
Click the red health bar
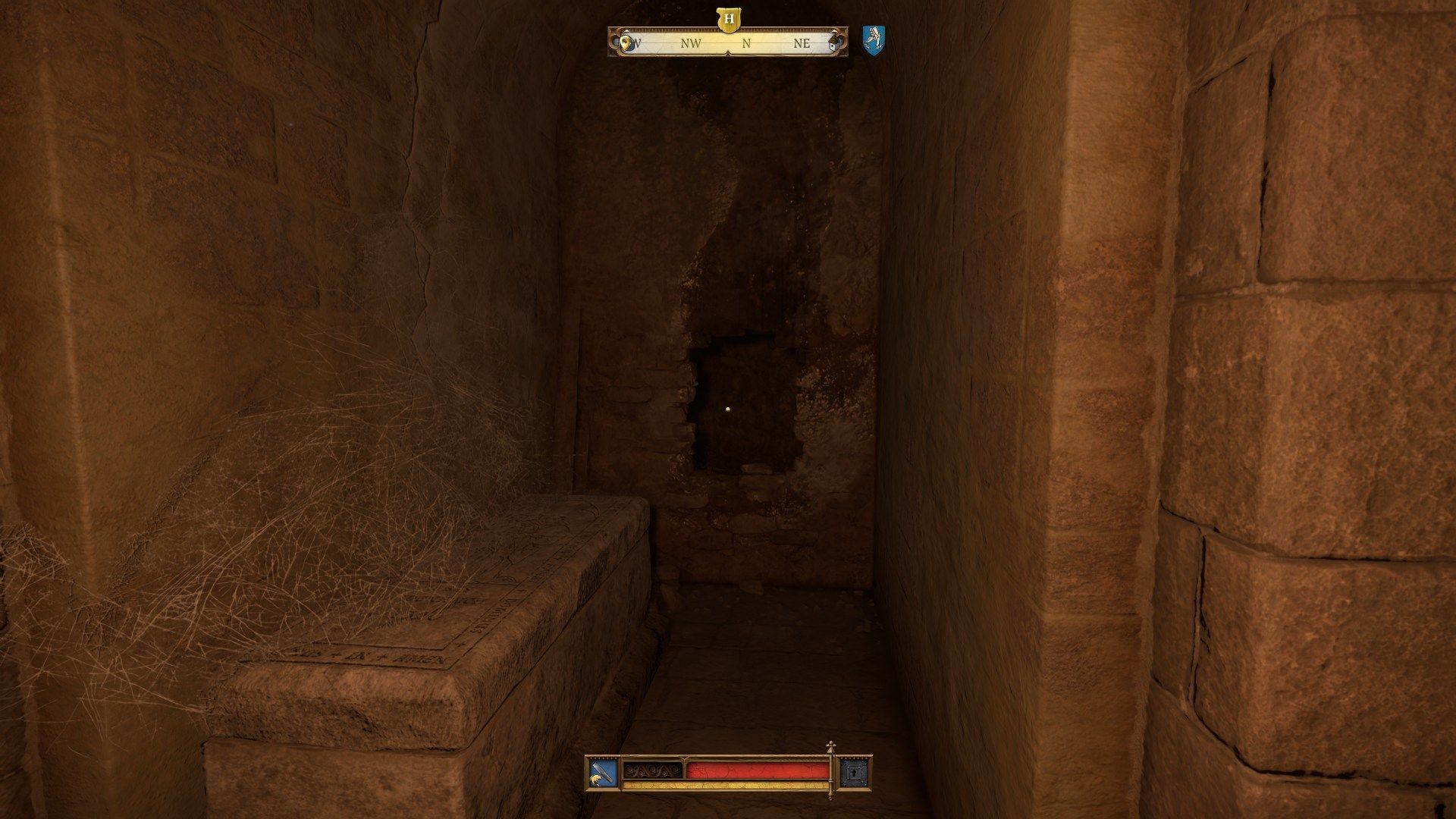coord(758,770)
